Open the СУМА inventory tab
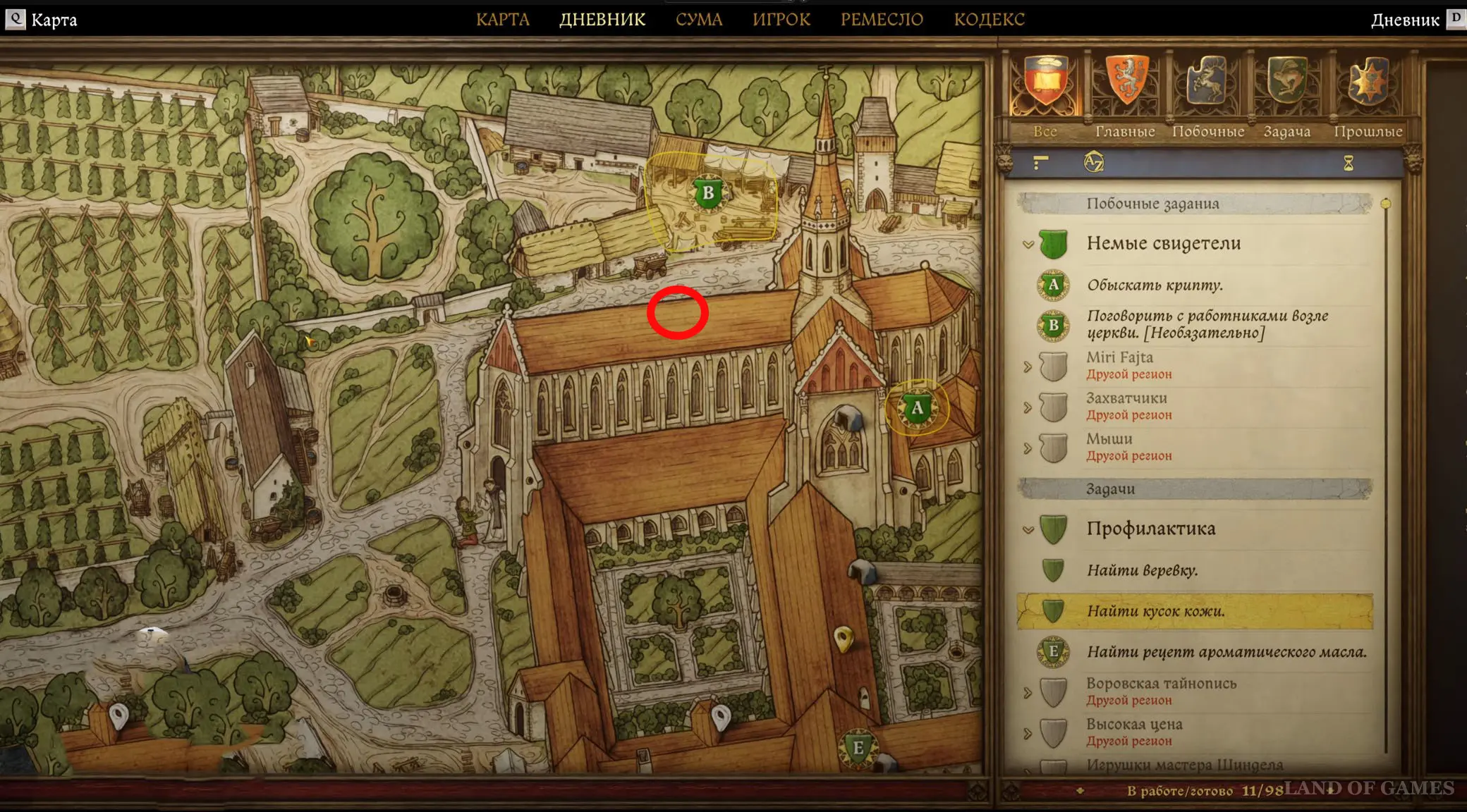This screenshot has height=812, width=1467. coord(699,20)
